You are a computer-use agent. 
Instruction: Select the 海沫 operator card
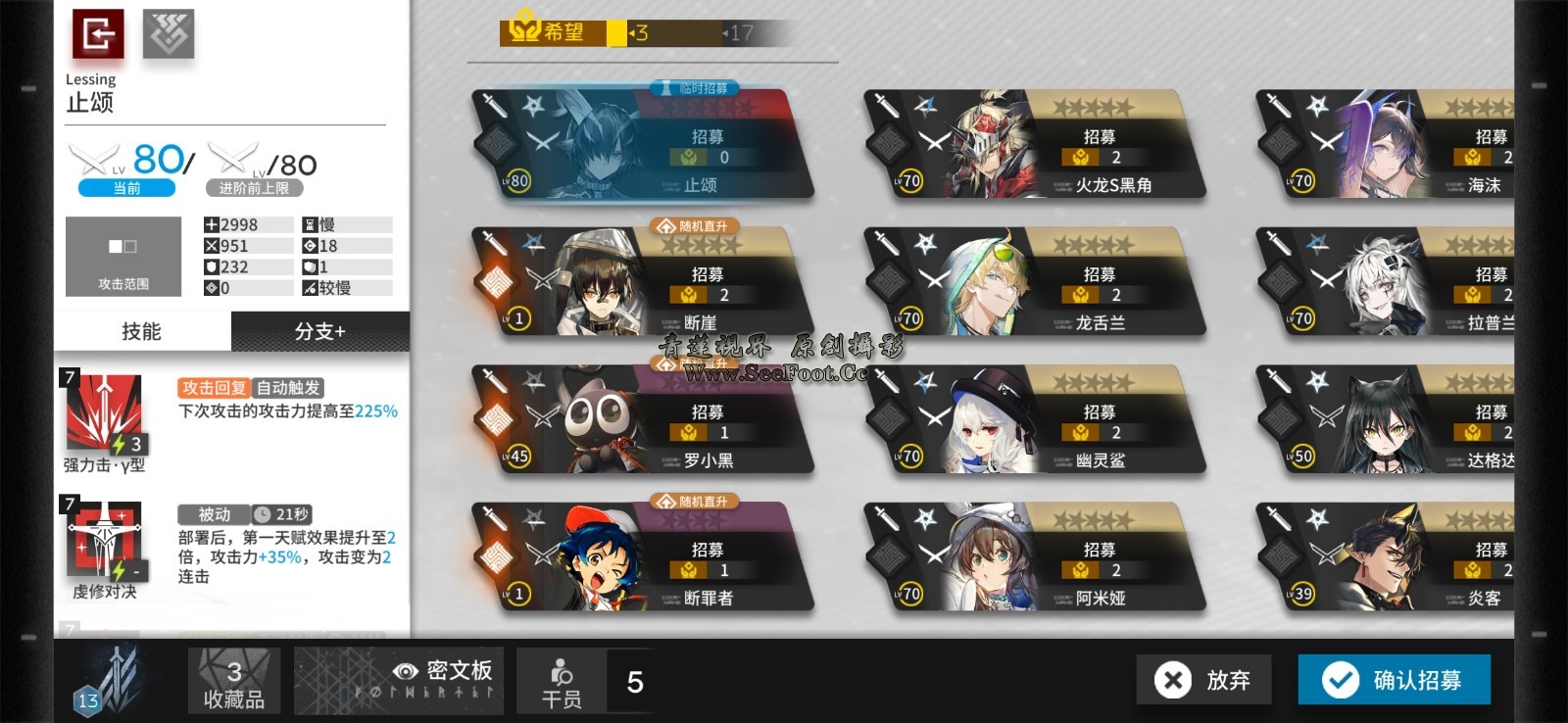coord(1392,145)
